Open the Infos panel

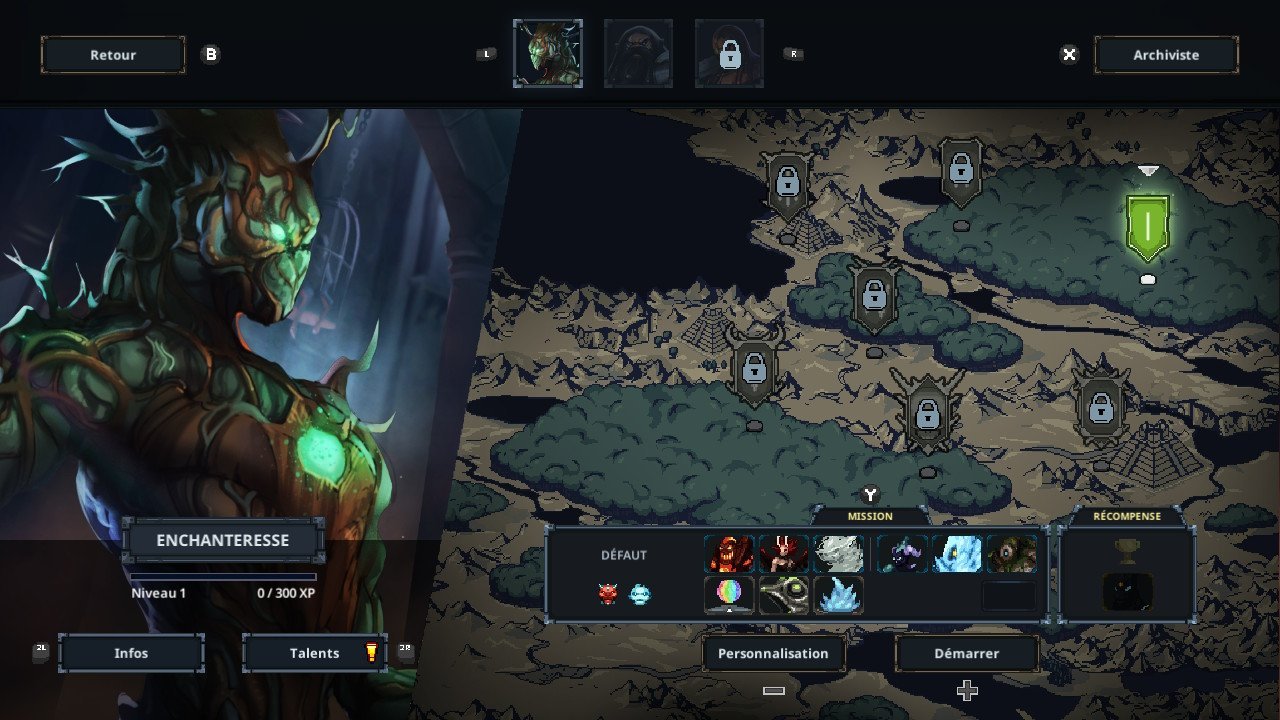[131, 653]
